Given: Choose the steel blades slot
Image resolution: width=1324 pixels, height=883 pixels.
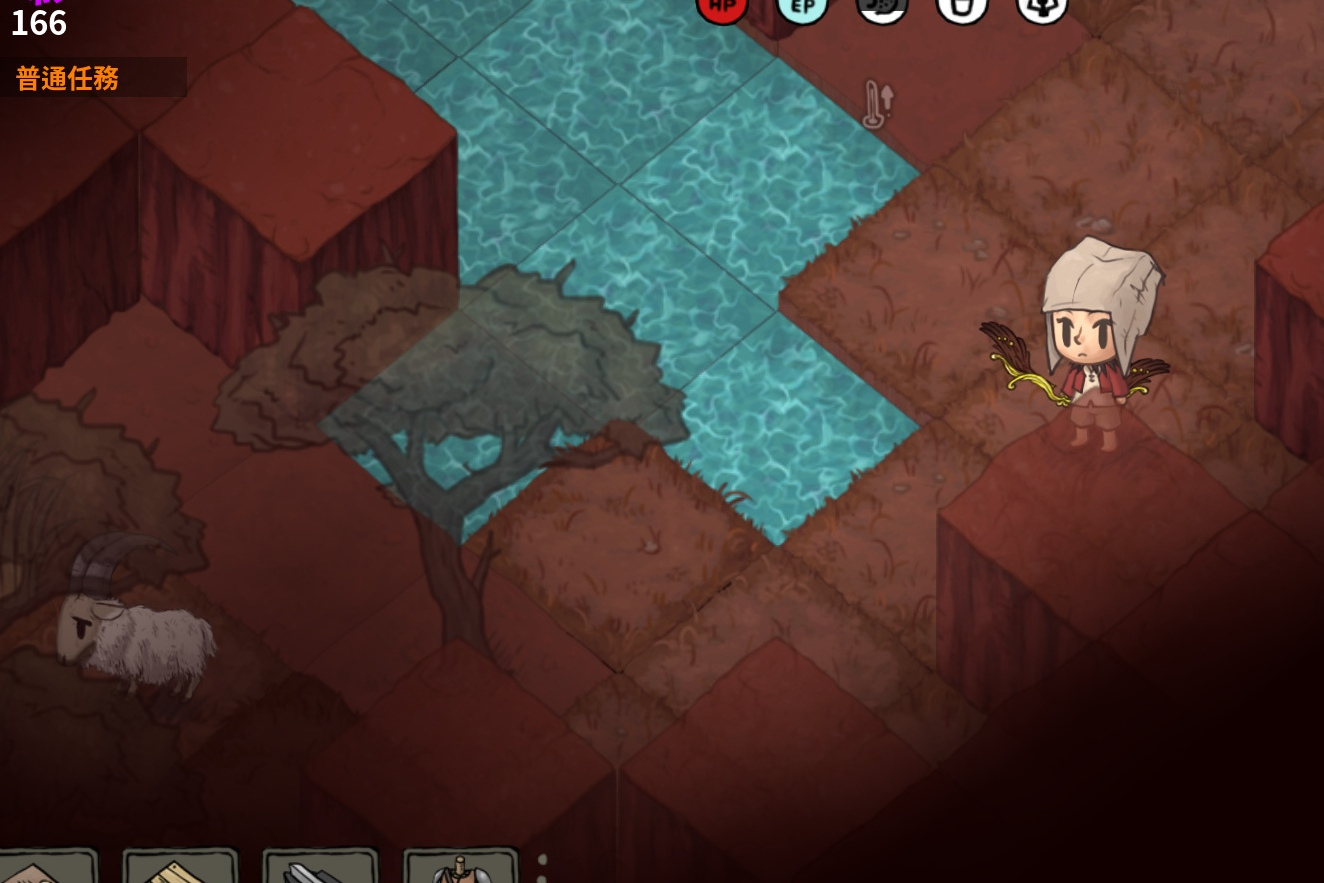Looking at the screenshot, I should tap(320, 868).
